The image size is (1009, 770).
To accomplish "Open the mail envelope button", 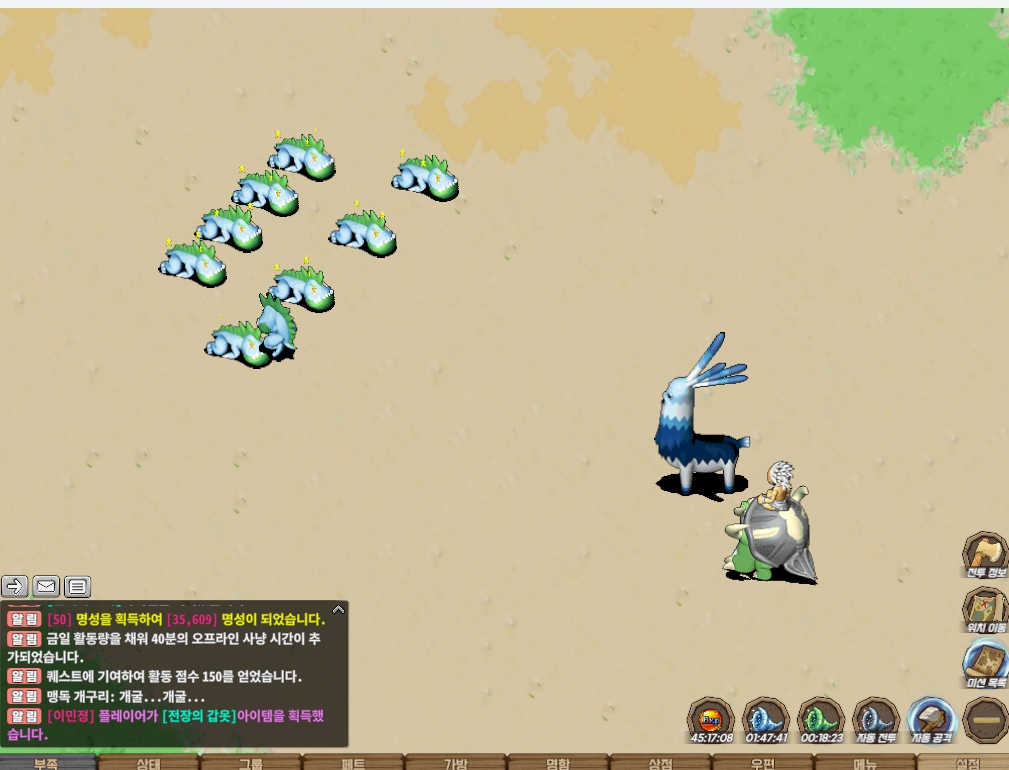I will 46,586.
